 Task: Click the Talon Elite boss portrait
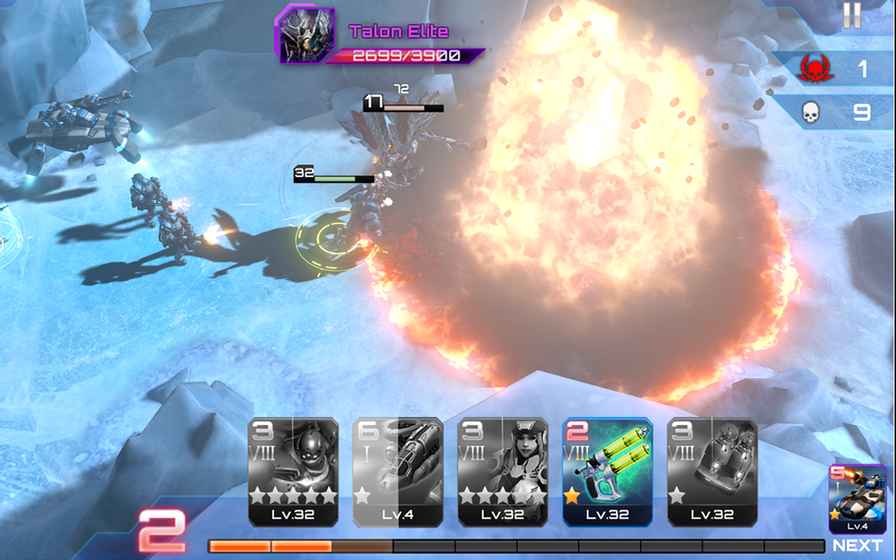(x=304, y=35)
